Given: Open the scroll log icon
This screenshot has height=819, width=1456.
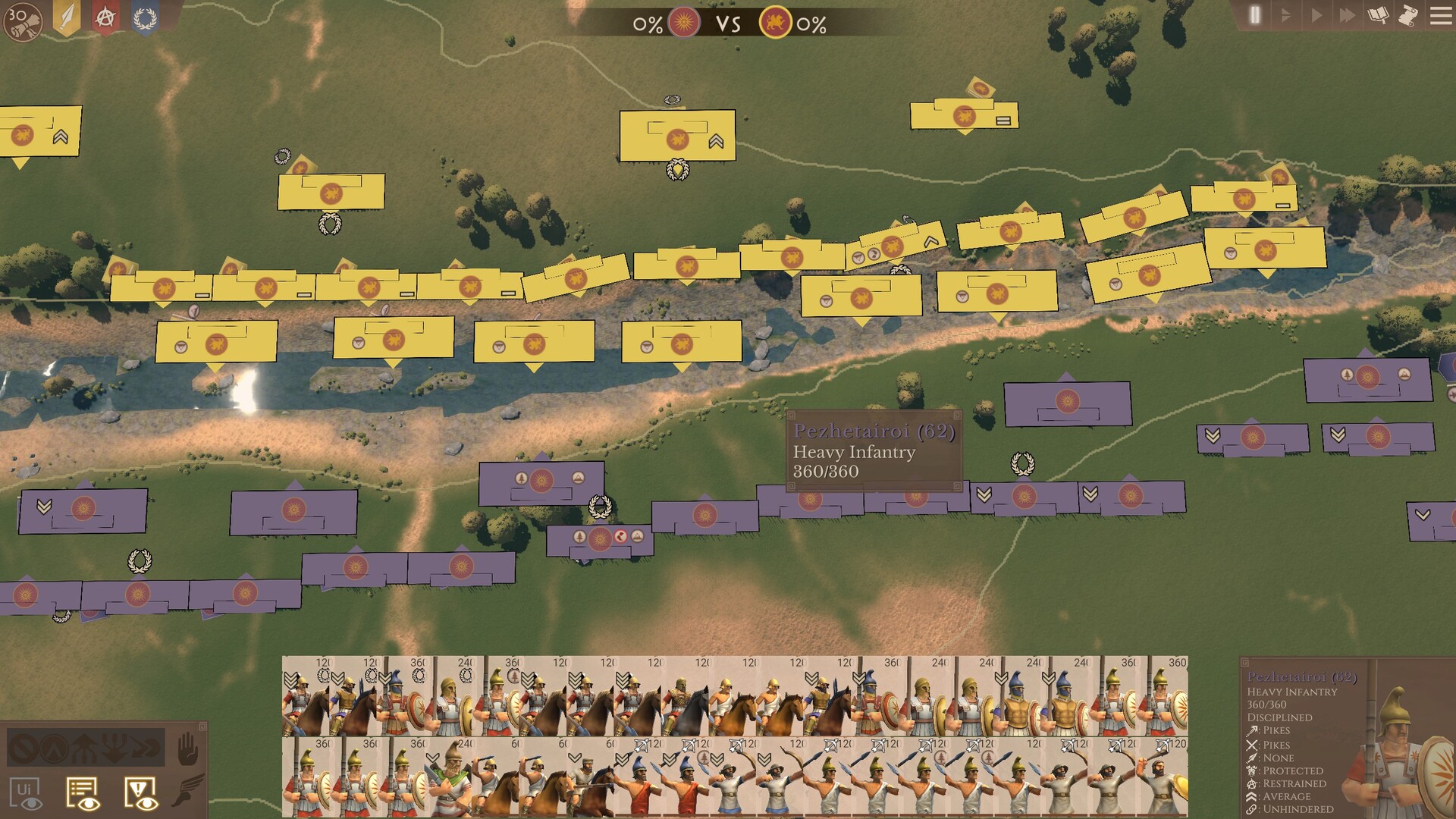Looking at the screenshot, I should click(1408, 15).
